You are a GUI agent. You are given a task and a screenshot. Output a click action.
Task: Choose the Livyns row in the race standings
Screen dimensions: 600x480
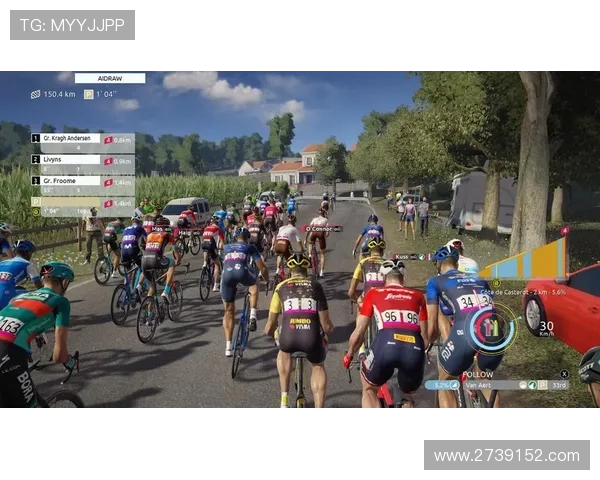coord(83,160)
